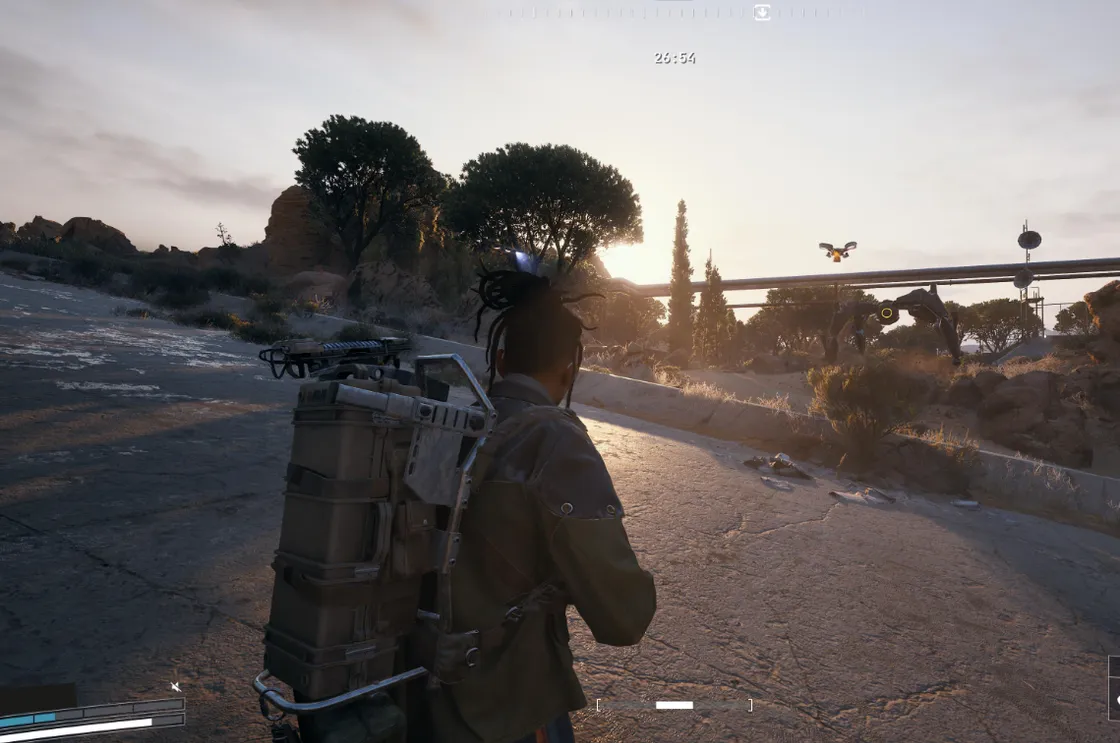Viewport: 1120px width, 743px height.
Task: Click the small muted-speaker icon above the bars
Action: point(176,687)
